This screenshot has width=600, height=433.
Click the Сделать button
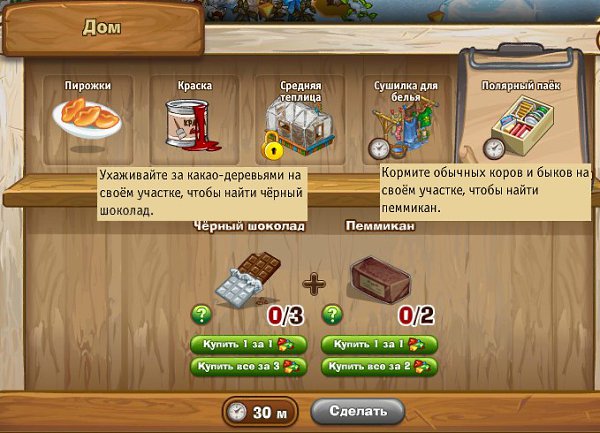357,411
